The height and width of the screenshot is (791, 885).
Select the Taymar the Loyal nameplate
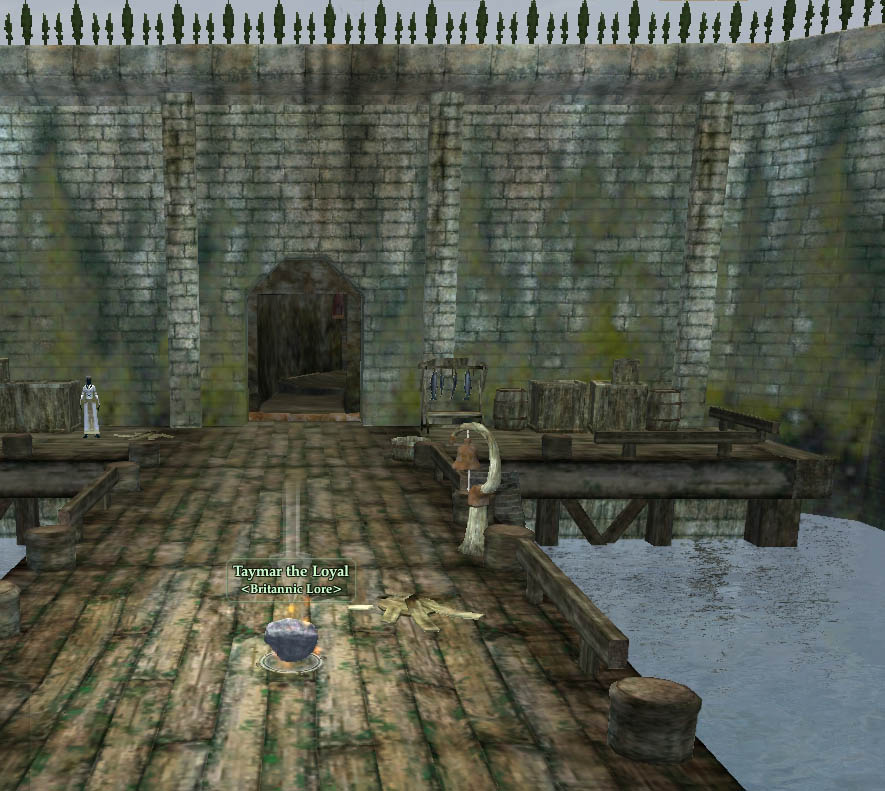click(x=291, y=572)
